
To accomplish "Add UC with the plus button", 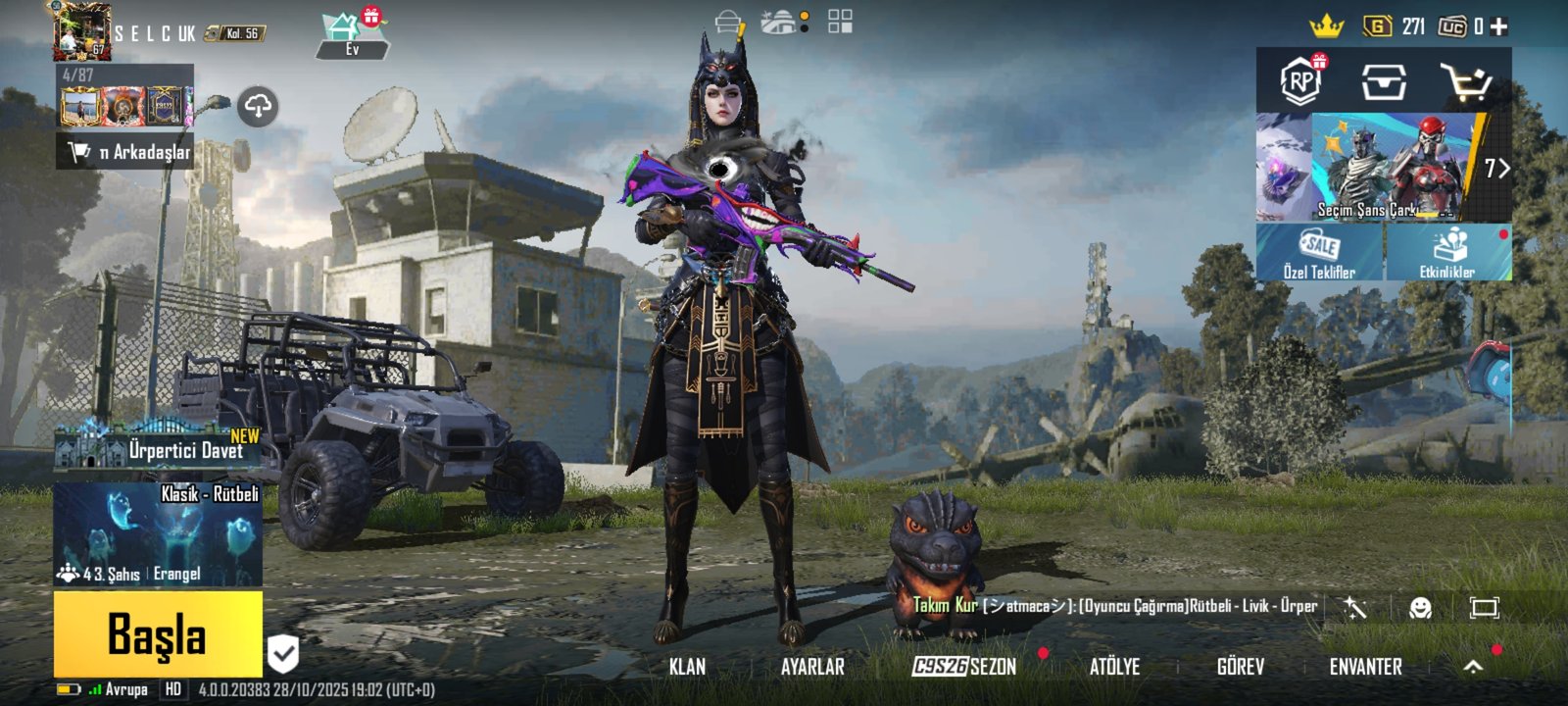I will [1498, 27].
